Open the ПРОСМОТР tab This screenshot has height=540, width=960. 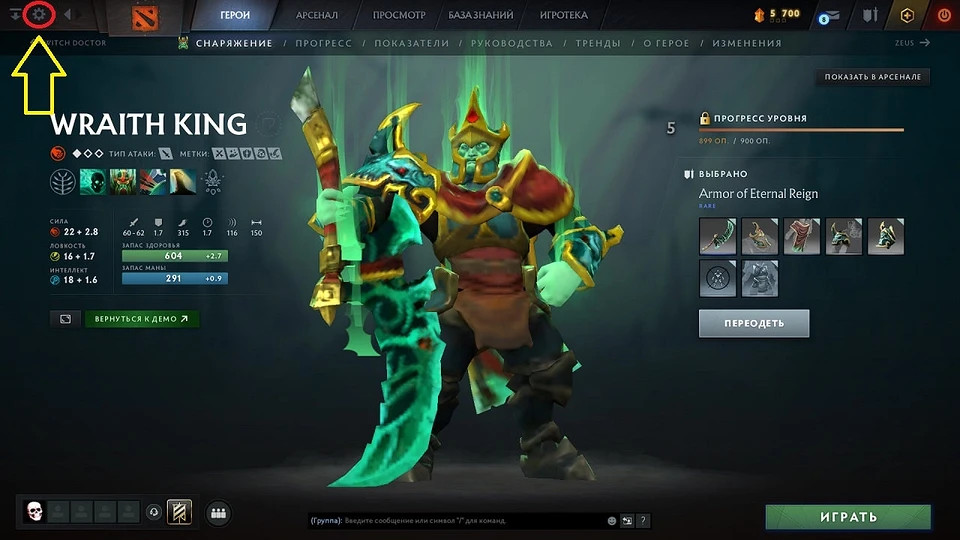pos(399,16)
